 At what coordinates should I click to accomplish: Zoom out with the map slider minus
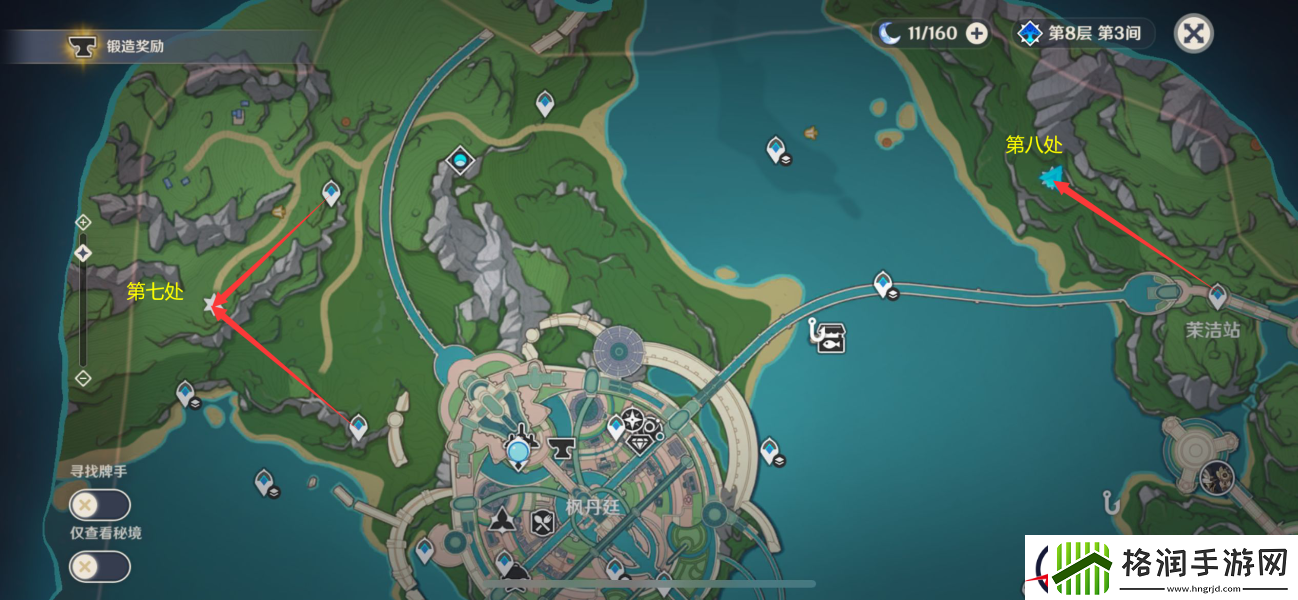pos(84,378)
